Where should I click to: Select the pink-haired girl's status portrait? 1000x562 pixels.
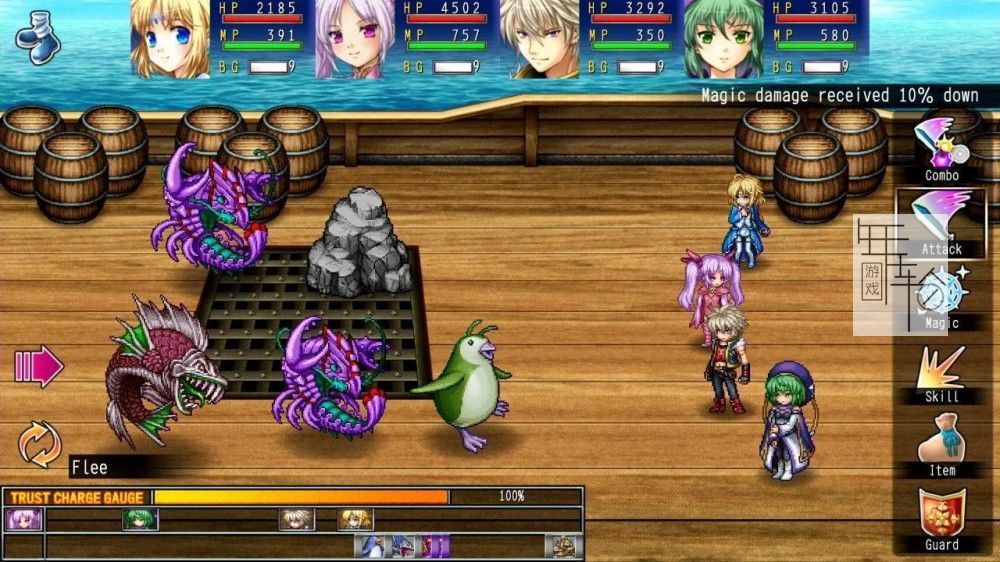pos(355,40)
